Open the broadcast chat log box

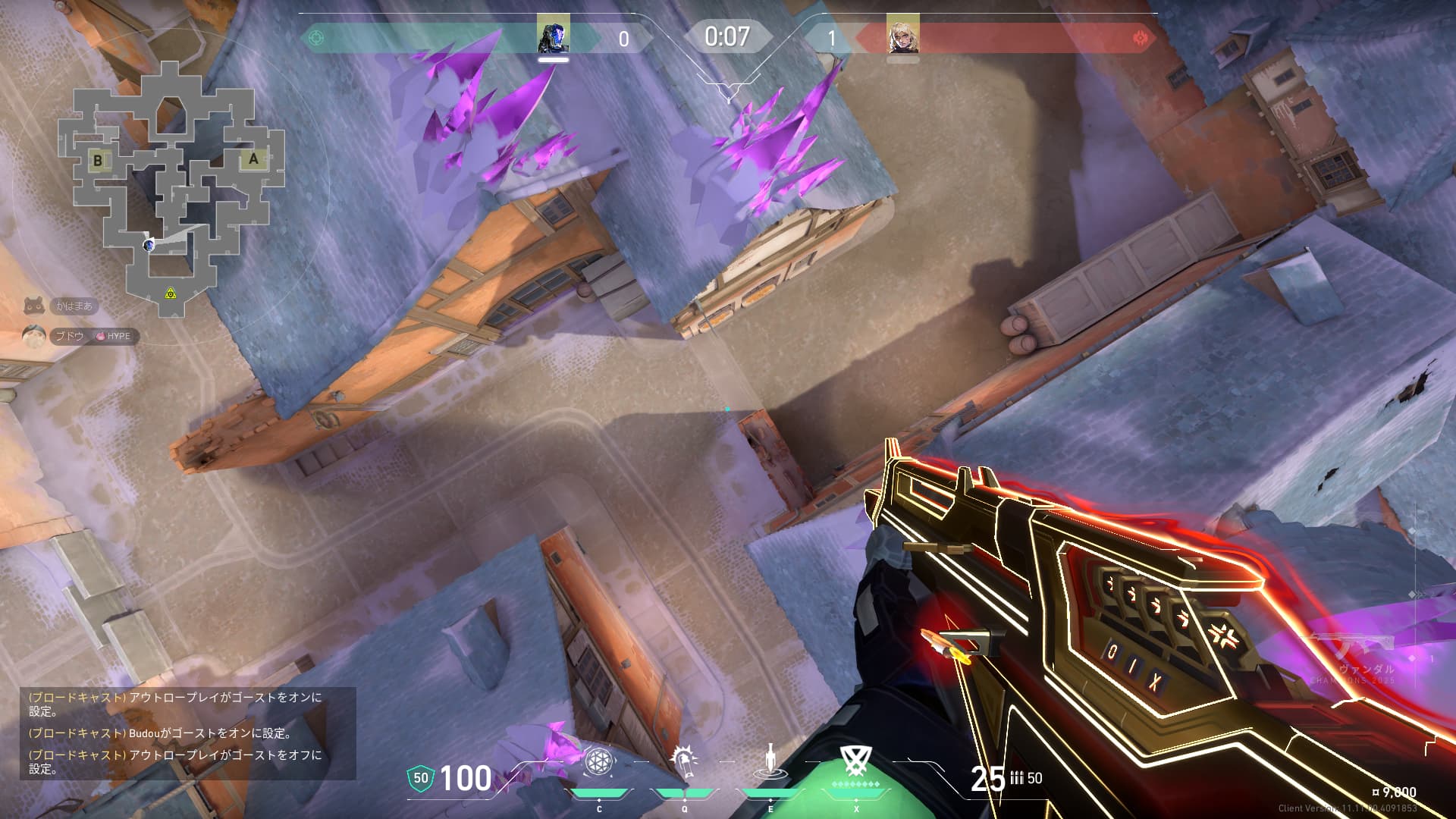point(187,733)
